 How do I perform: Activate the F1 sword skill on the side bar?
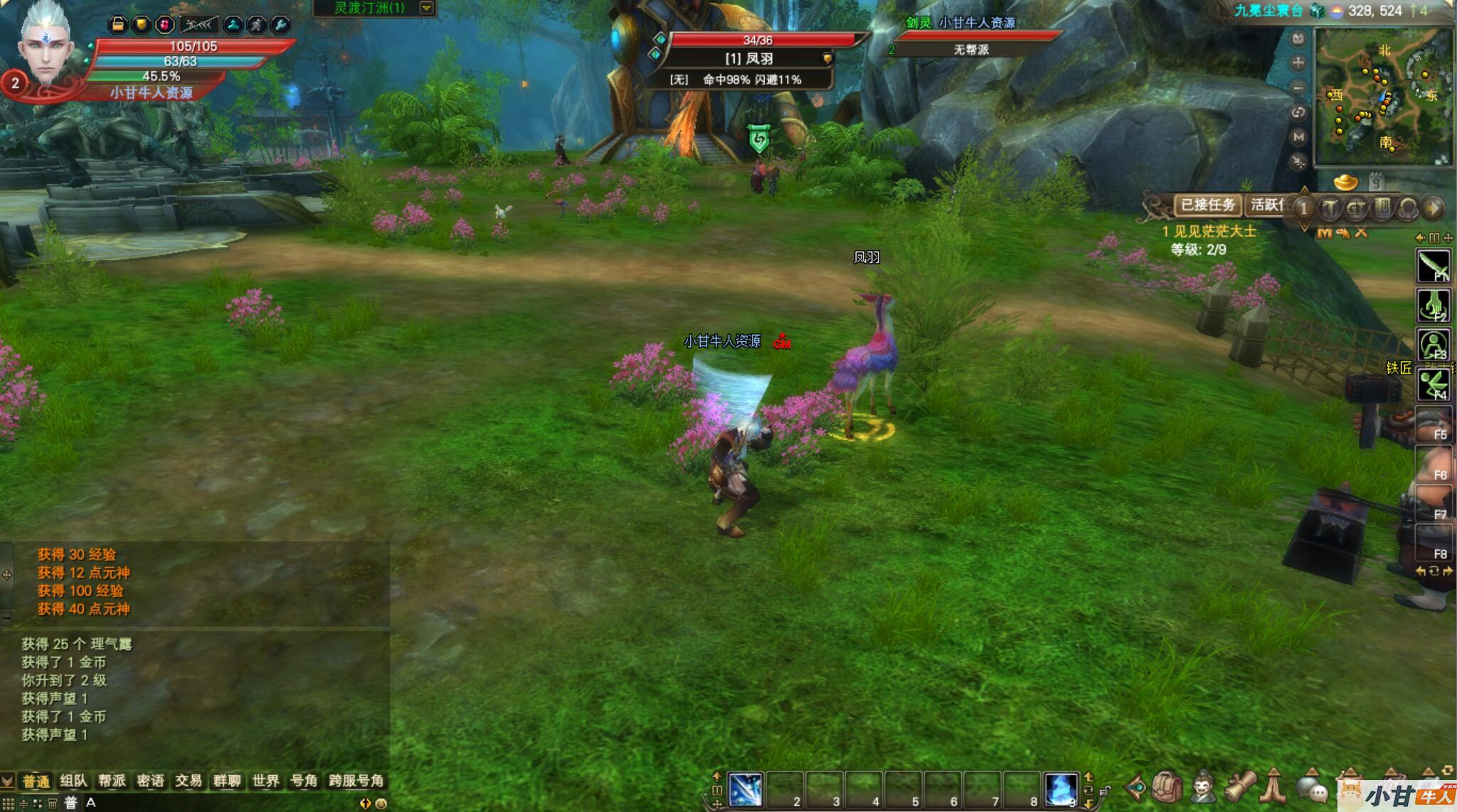pos(1434,267)
